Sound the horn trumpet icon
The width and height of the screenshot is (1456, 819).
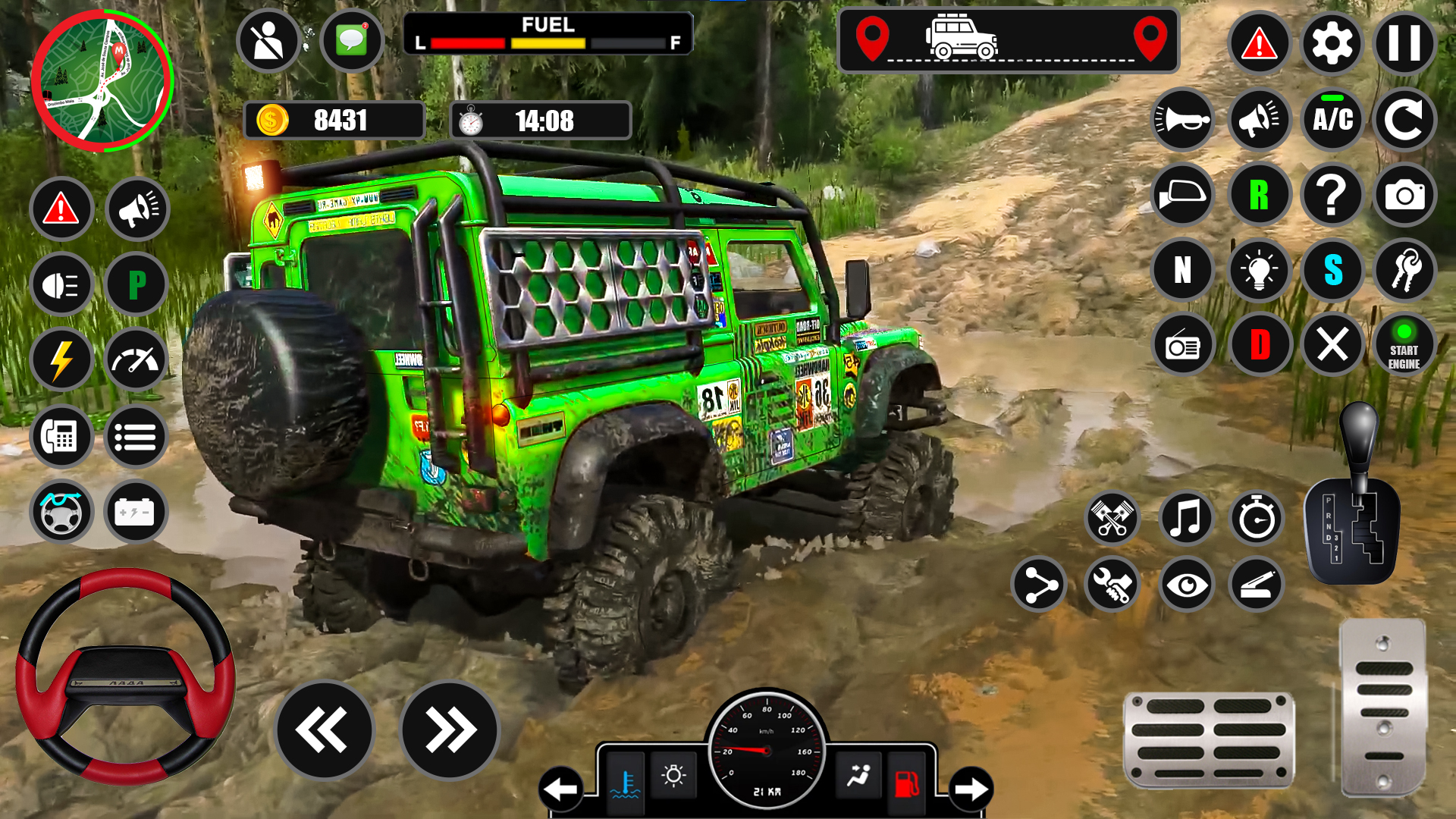click(1182, 119)
